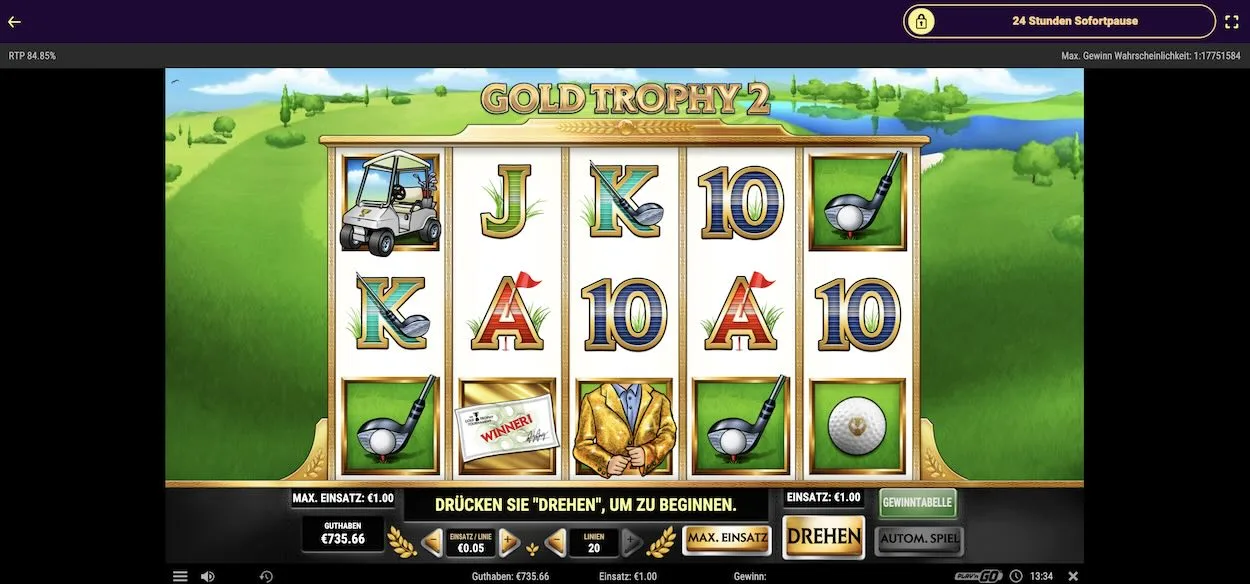Open the Gewinntabelle paytable
Screen dimensions: 1250x584
coord(918,502)
